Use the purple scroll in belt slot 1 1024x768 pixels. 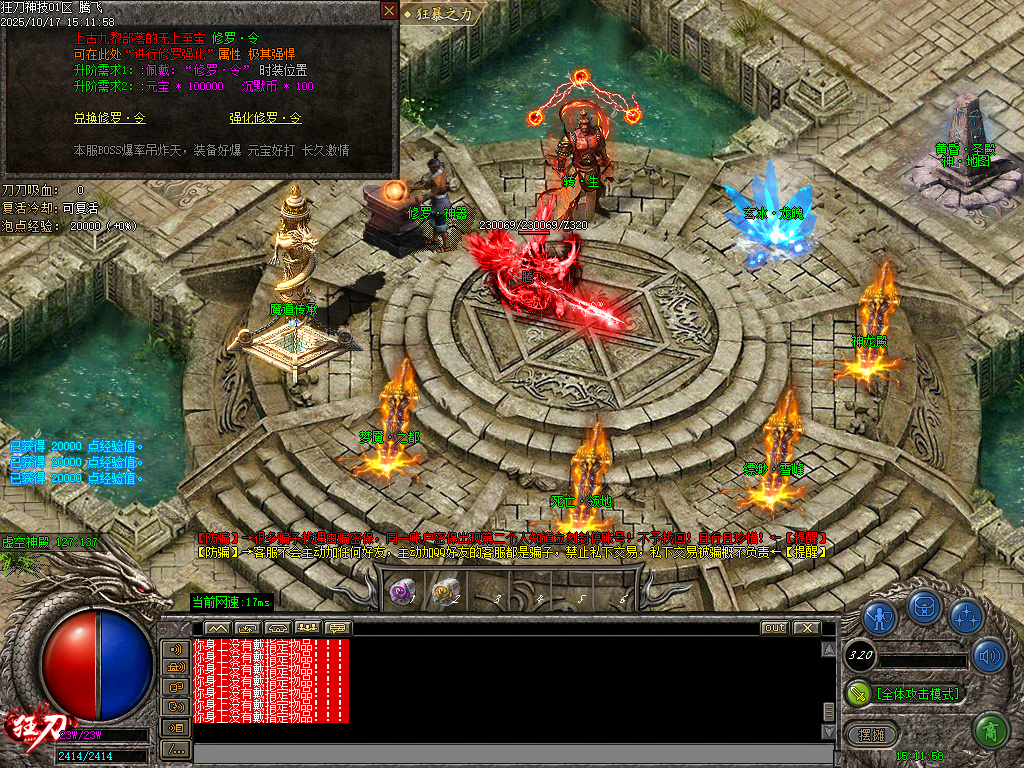tap(402, 592)
